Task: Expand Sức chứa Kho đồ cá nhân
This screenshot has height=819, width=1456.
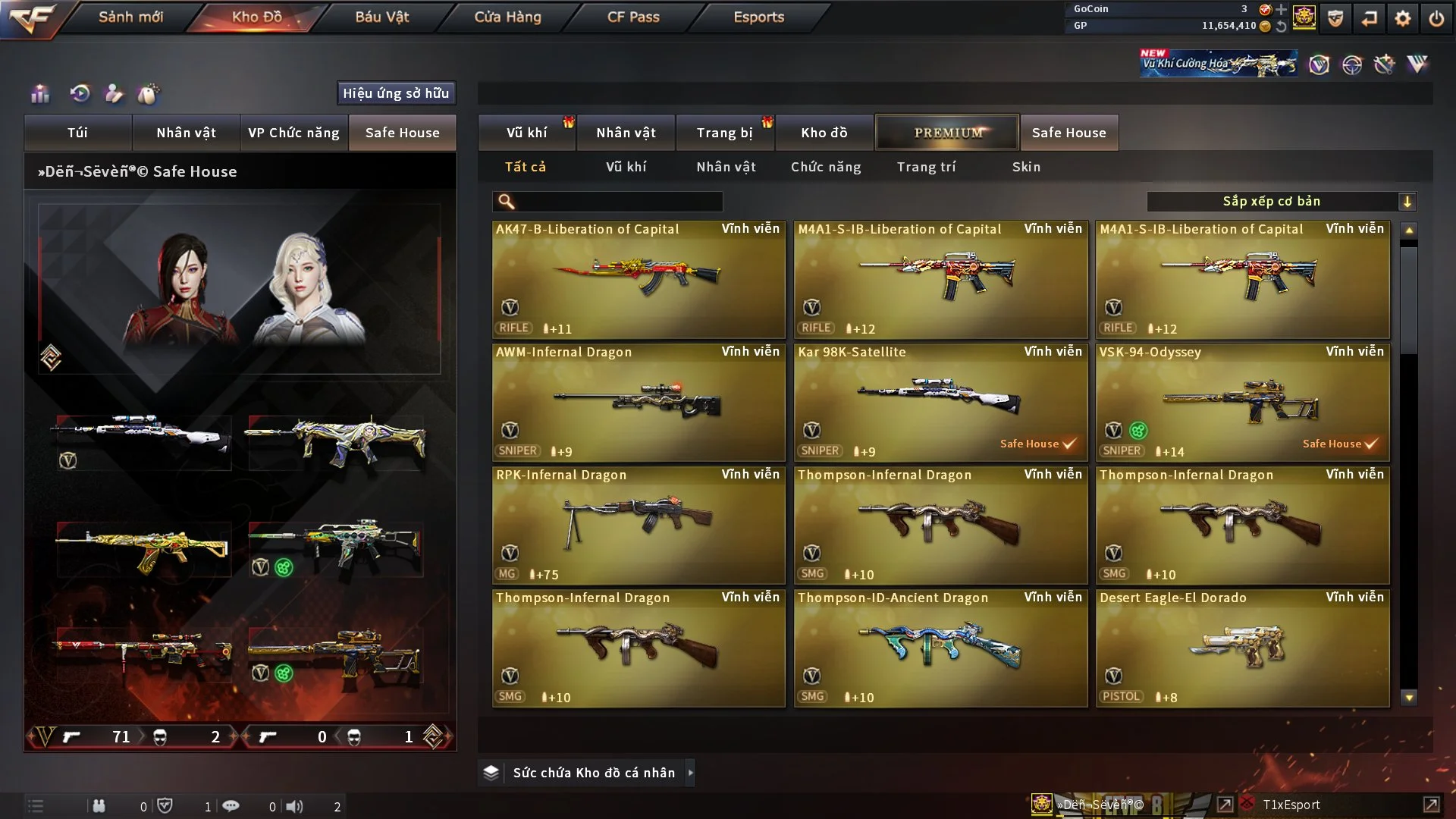Action: (690, 773)
